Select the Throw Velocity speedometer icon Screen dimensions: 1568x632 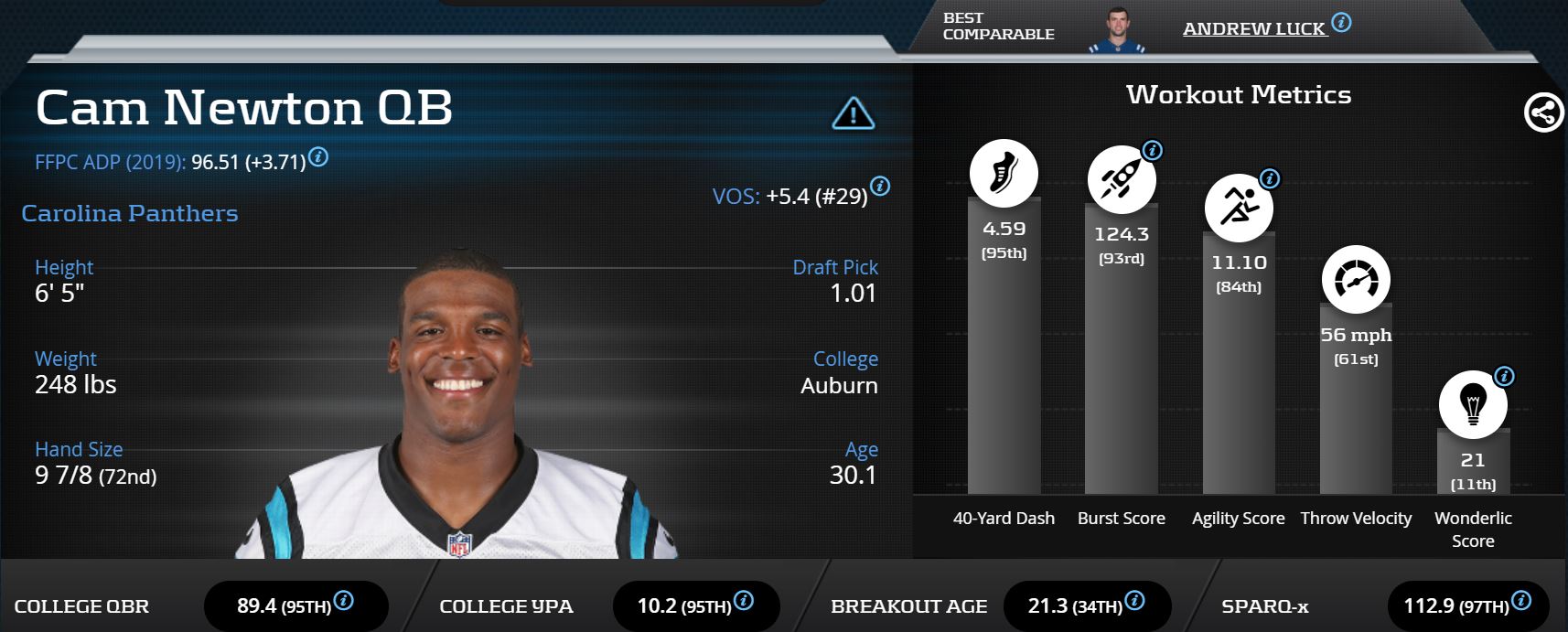[1356, 280]
